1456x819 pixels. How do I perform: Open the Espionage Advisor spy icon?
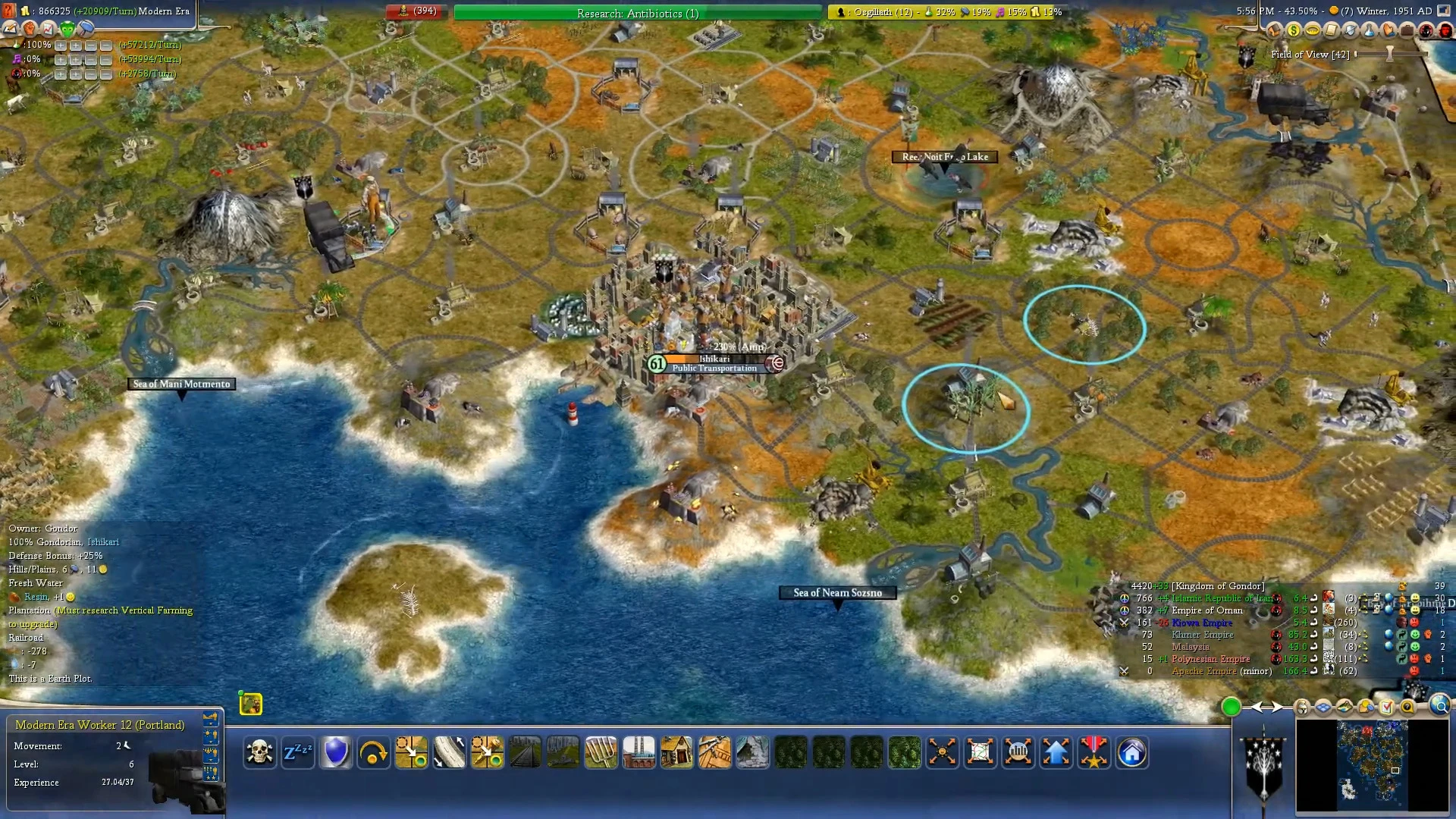[1426, 30]
